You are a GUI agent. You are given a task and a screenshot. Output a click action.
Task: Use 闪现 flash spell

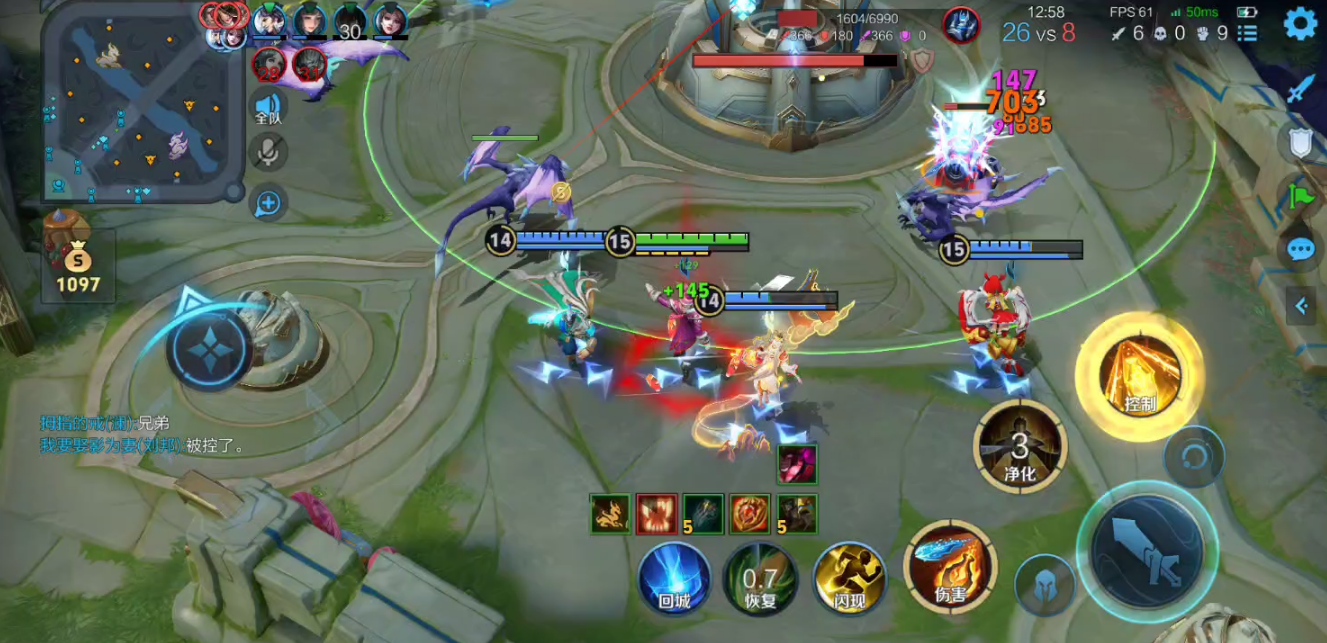[x=849, y=577]
